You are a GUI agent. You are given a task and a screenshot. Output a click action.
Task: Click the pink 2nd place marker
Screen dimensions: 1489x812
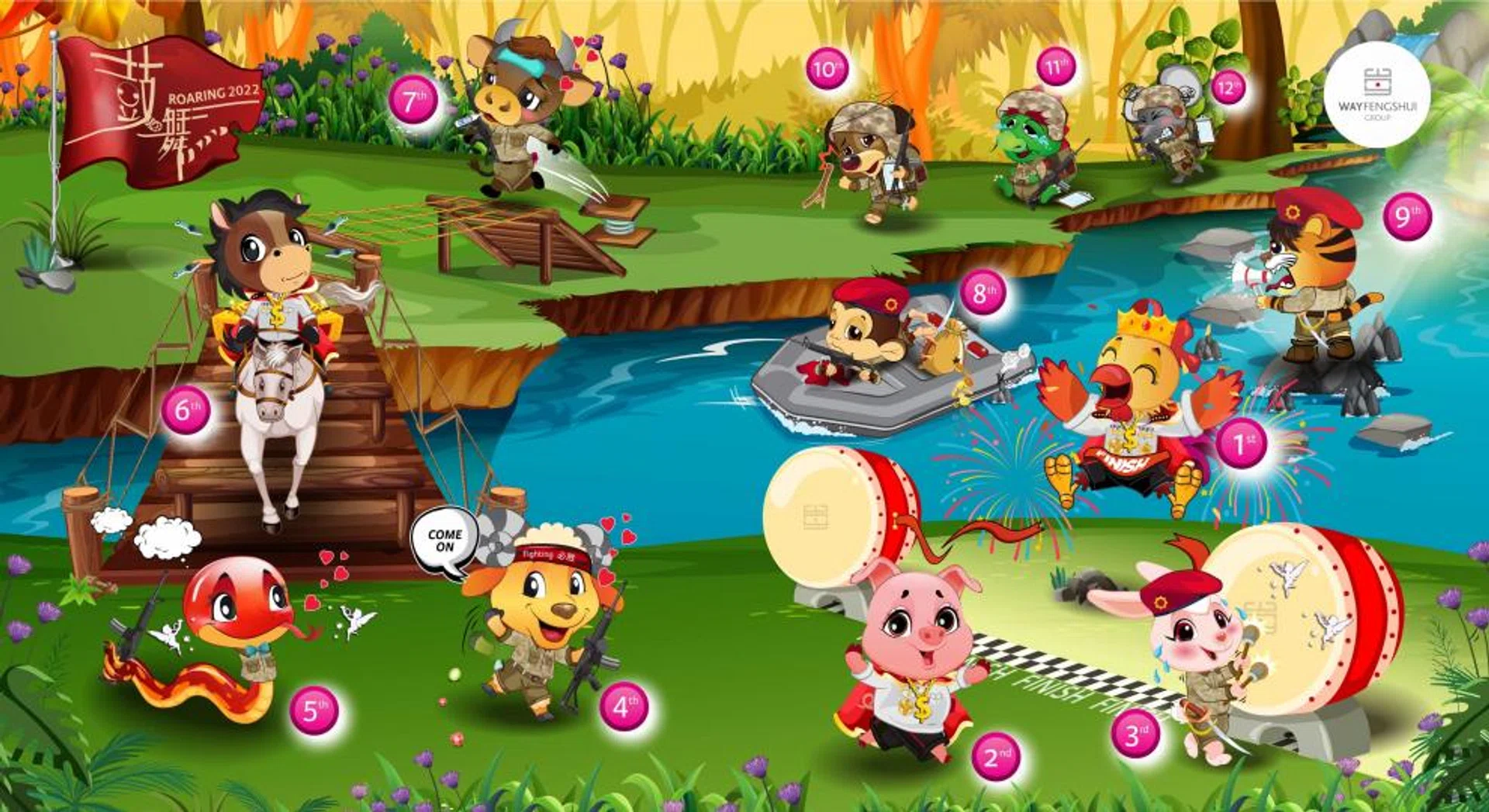pyautogui.click(x=996, y=756)
